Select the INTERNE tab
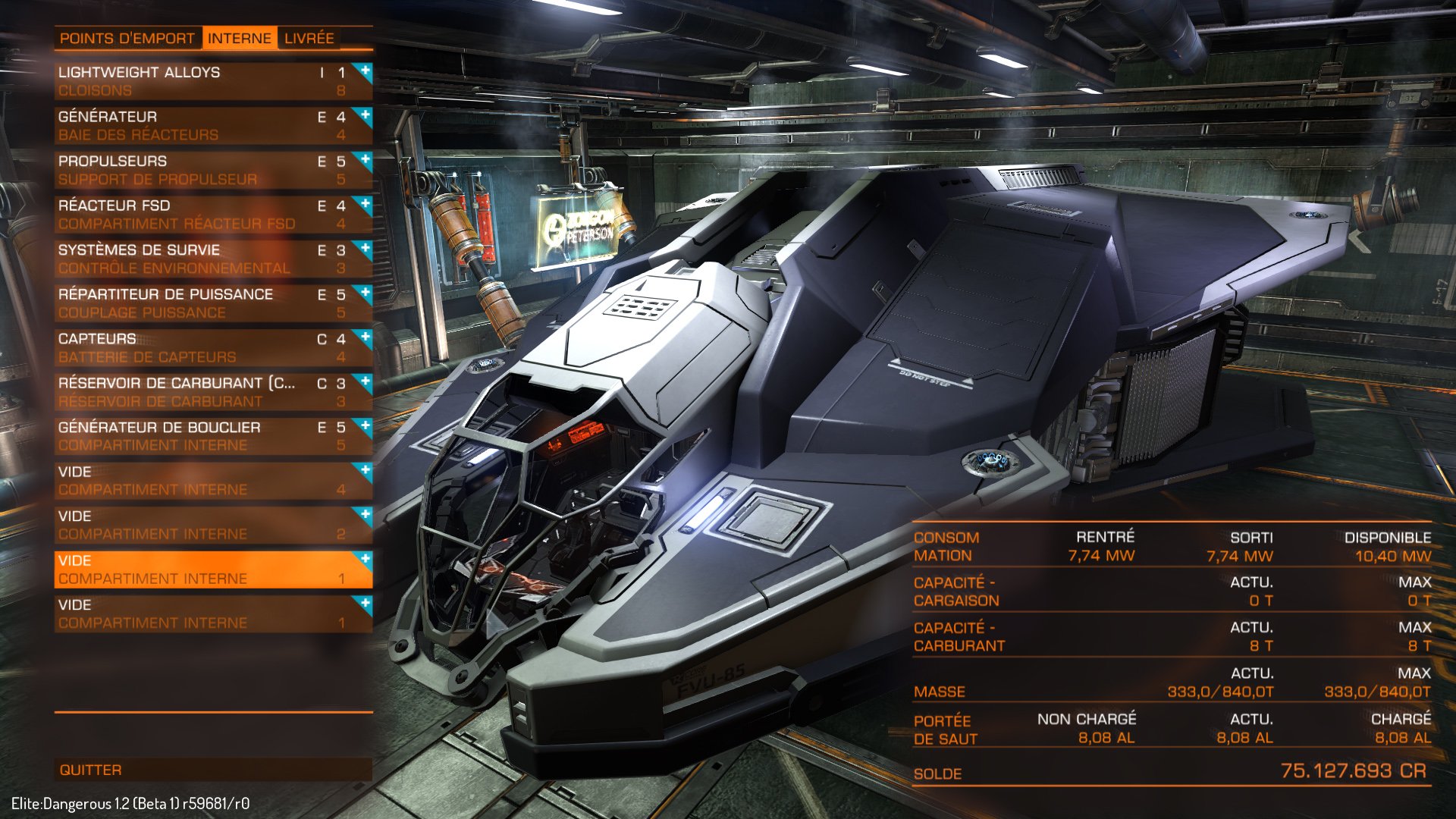Viewport: 1456px width, 819px height. 240,36
